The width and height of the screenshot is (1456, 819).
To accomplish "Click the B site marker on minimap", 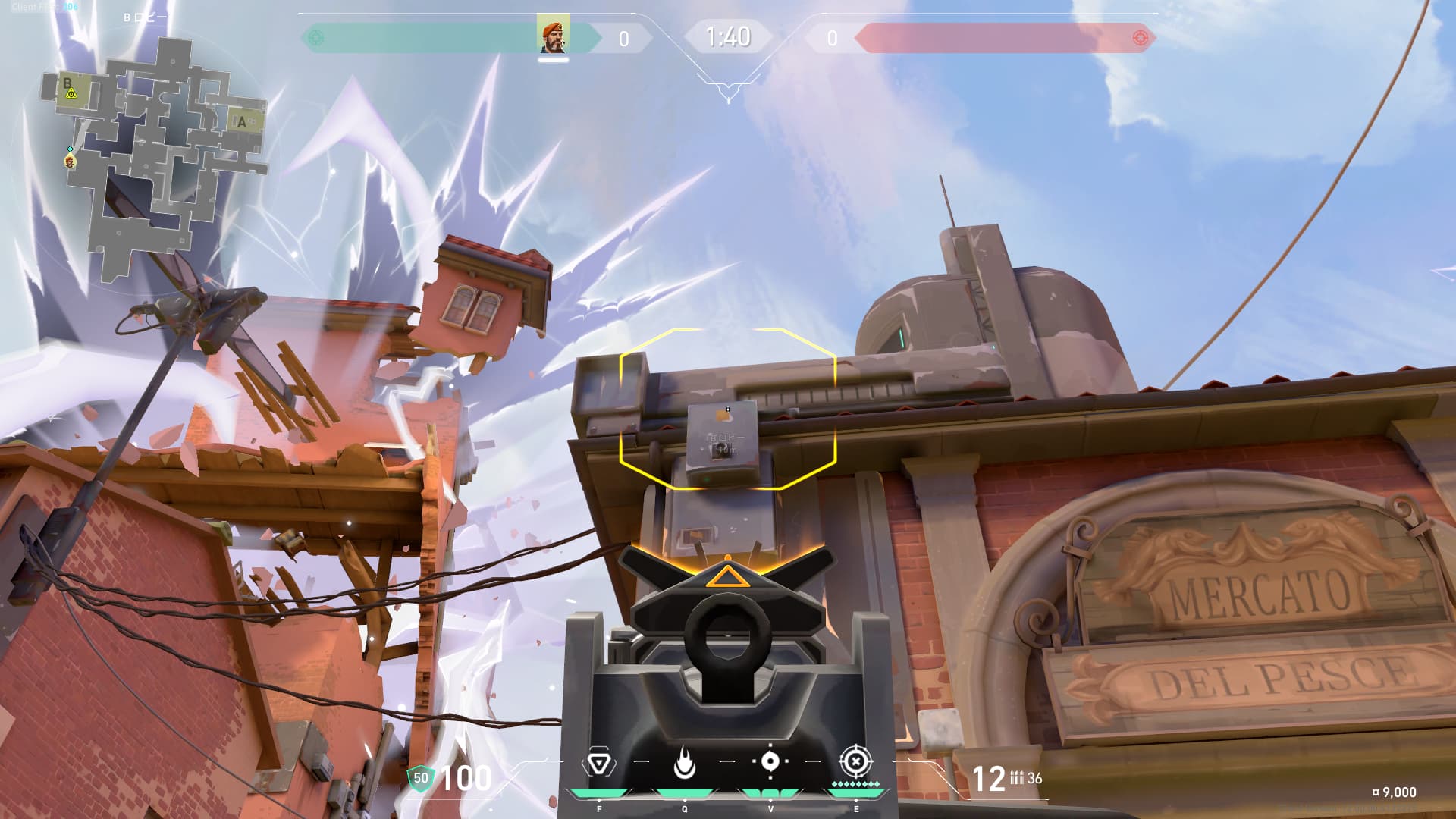I will pos(68,85).
